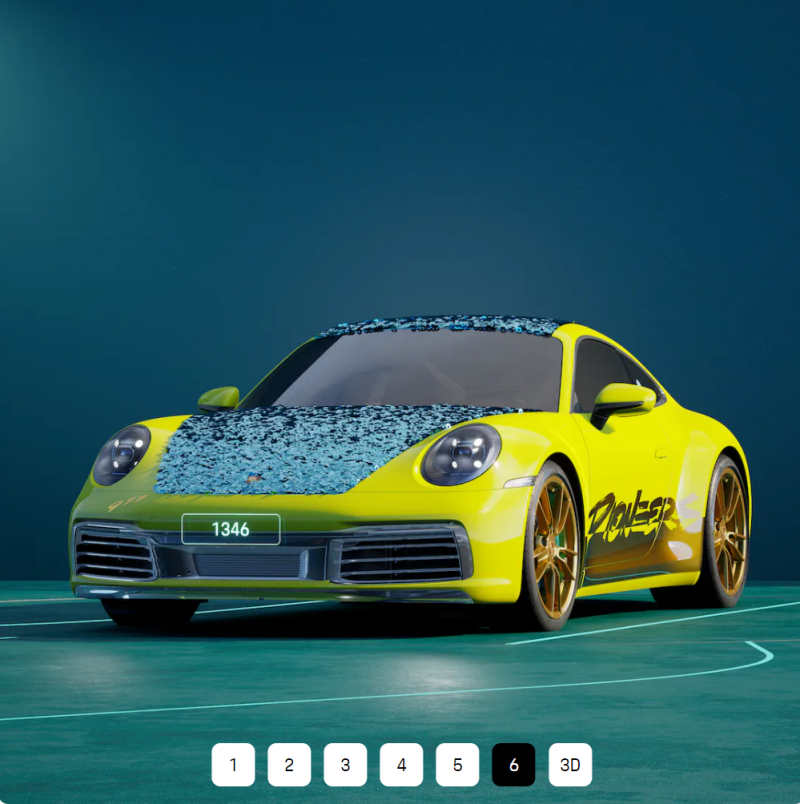
Task: Switch to camera view 1
Action: (233, 765)
